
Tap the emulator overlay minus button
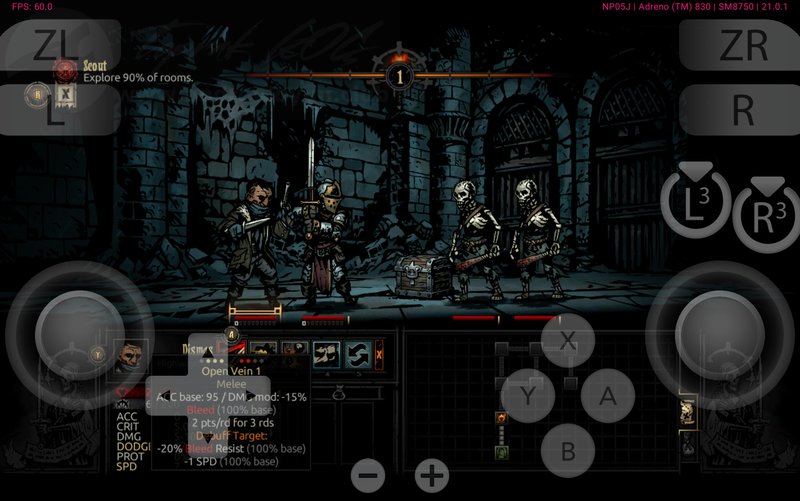click(x=368, y=475)
